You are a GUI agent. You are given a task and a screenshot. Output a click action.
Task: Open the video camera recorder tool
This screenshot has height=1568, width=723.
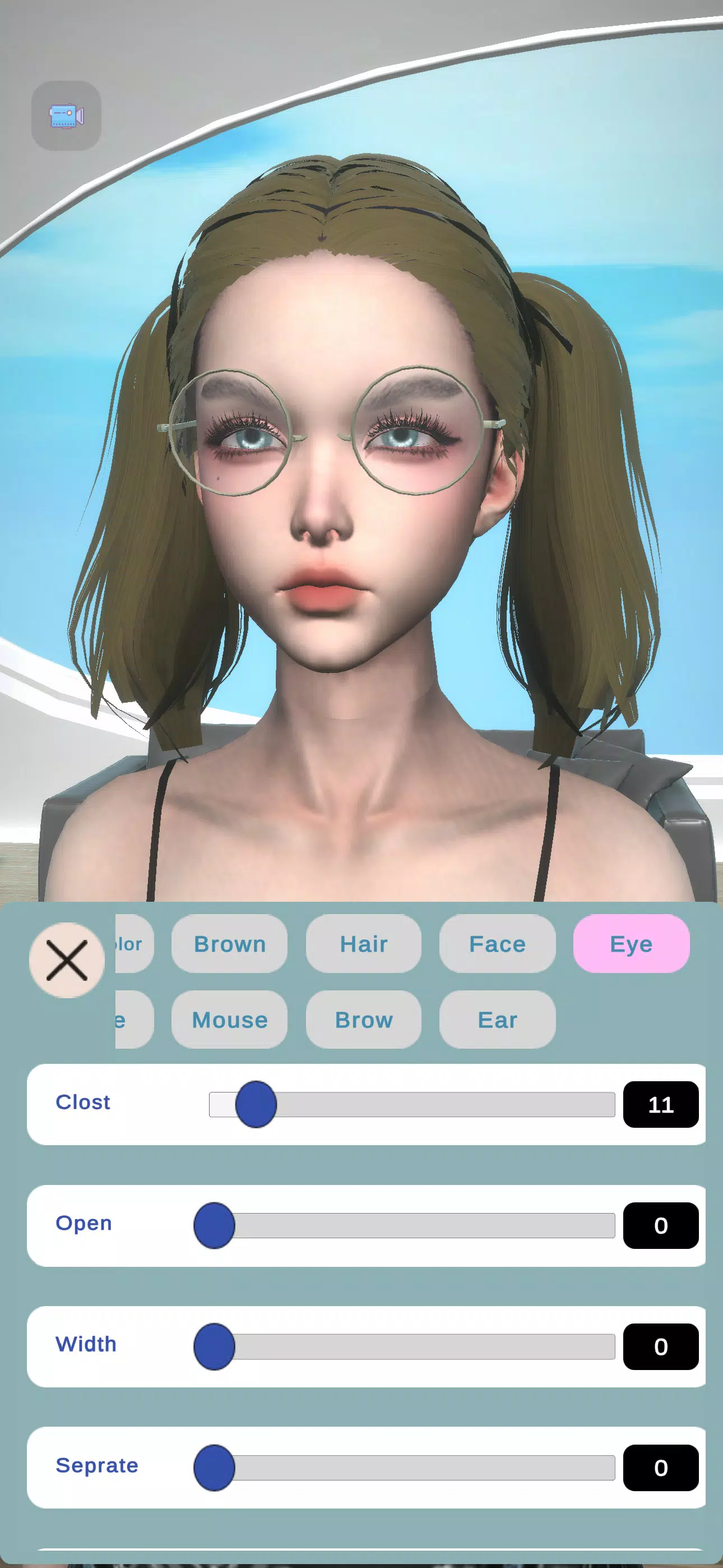coord(66,116)
